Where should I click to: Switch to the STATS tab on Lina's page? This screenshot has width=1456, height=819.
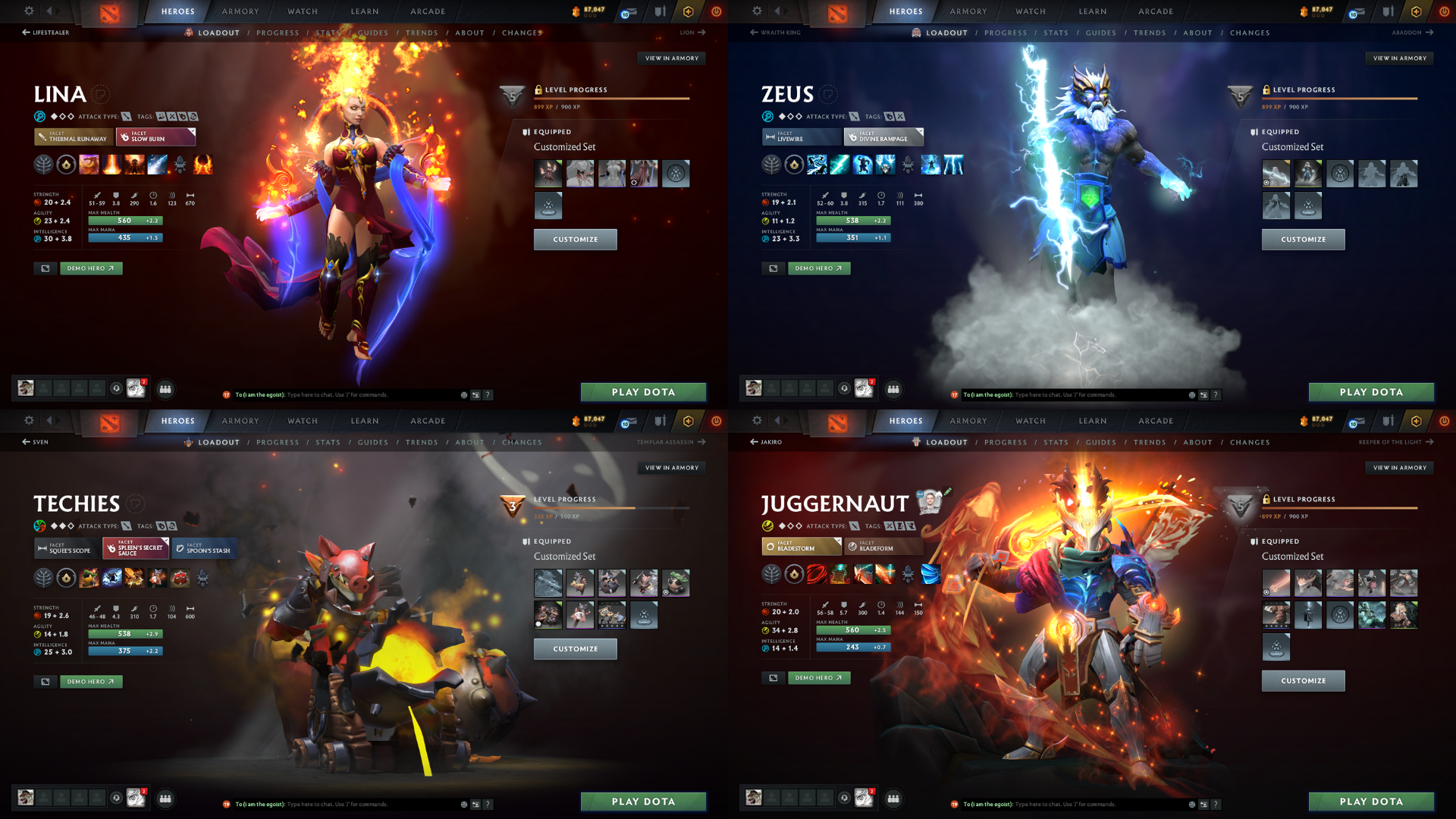pyautogui.click(x=329, y=33)
